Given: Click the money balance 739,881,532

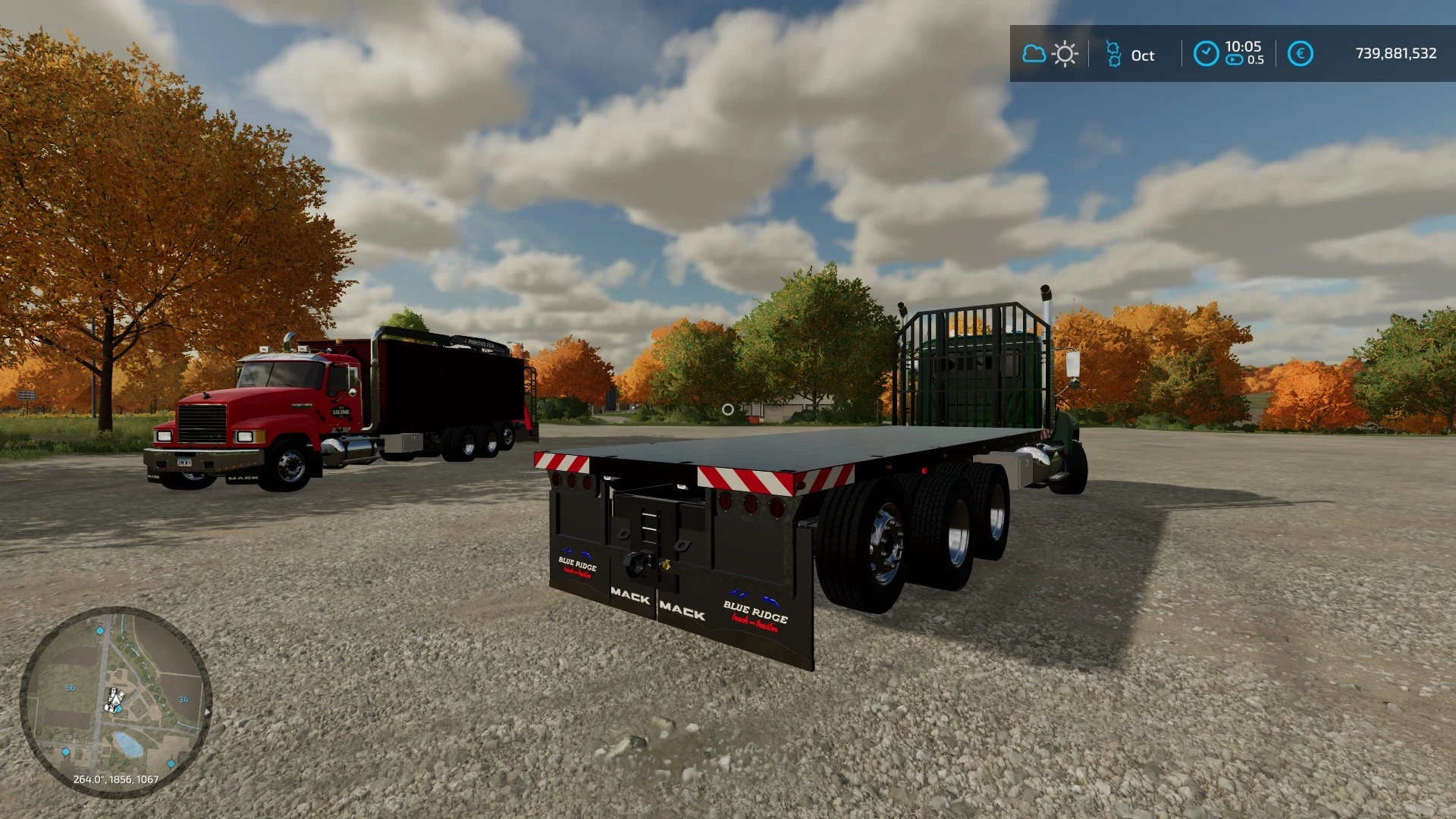Looking at the screenshot, I should [x=1395, y=53].
